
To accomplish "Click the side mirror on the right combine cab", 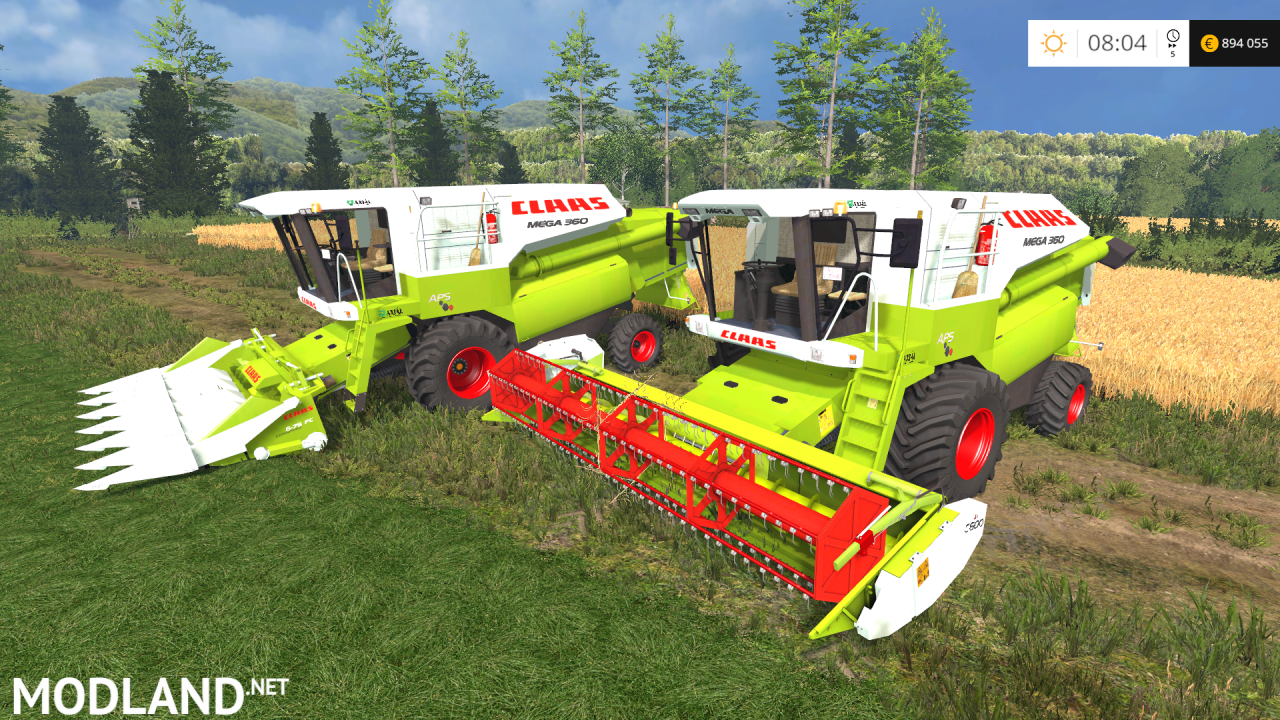I will (x=904, y=242).
